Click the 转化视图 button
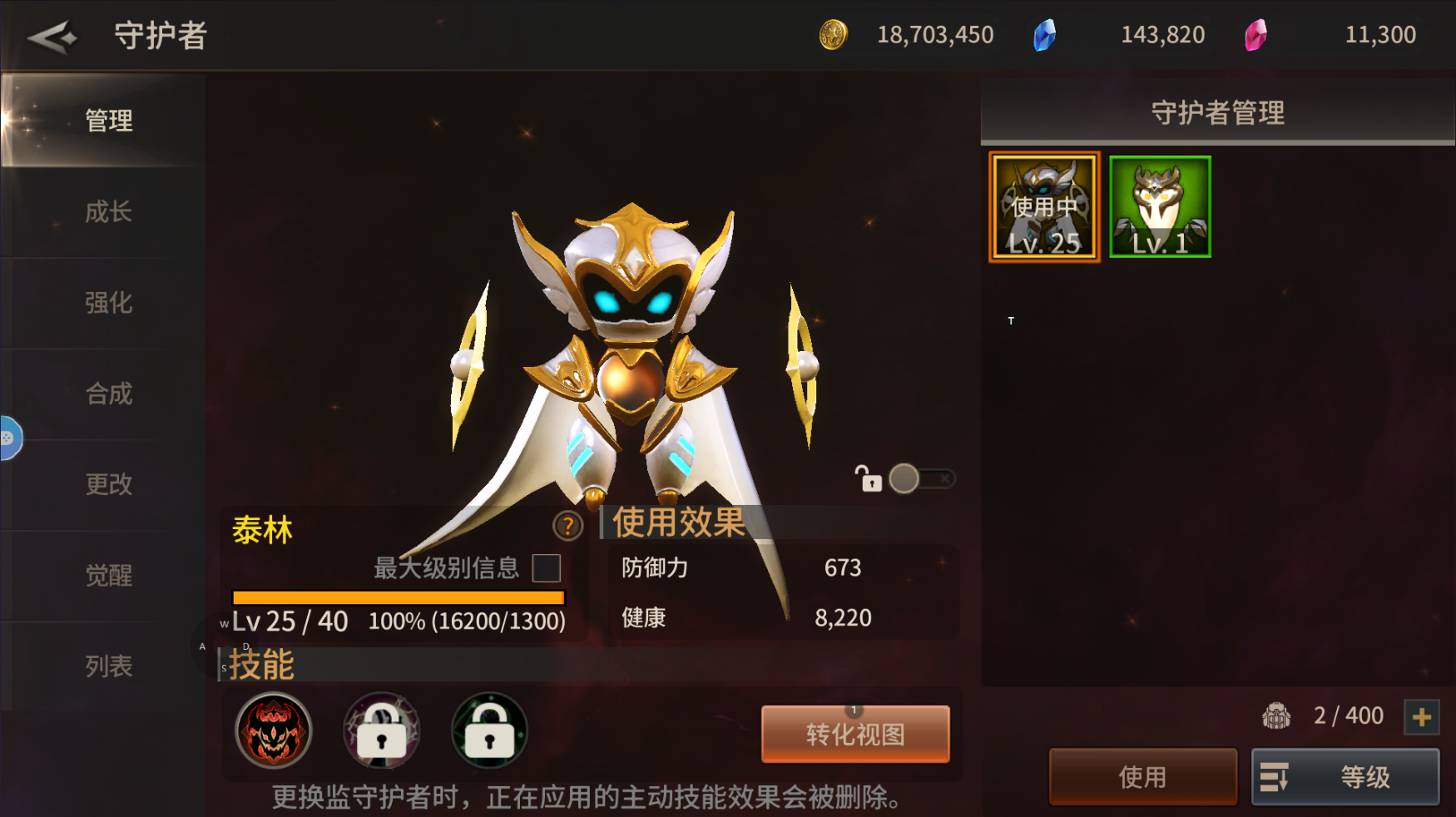 point(855,734)
